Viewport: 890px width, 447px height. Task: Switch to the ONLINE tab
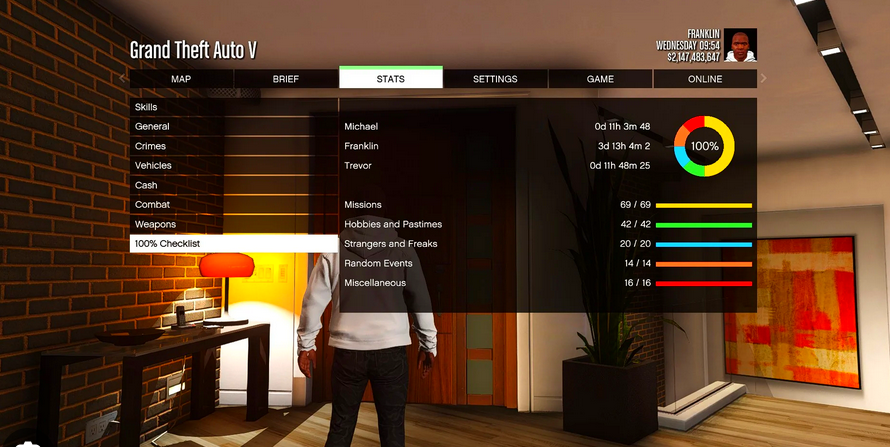point(705,79)
